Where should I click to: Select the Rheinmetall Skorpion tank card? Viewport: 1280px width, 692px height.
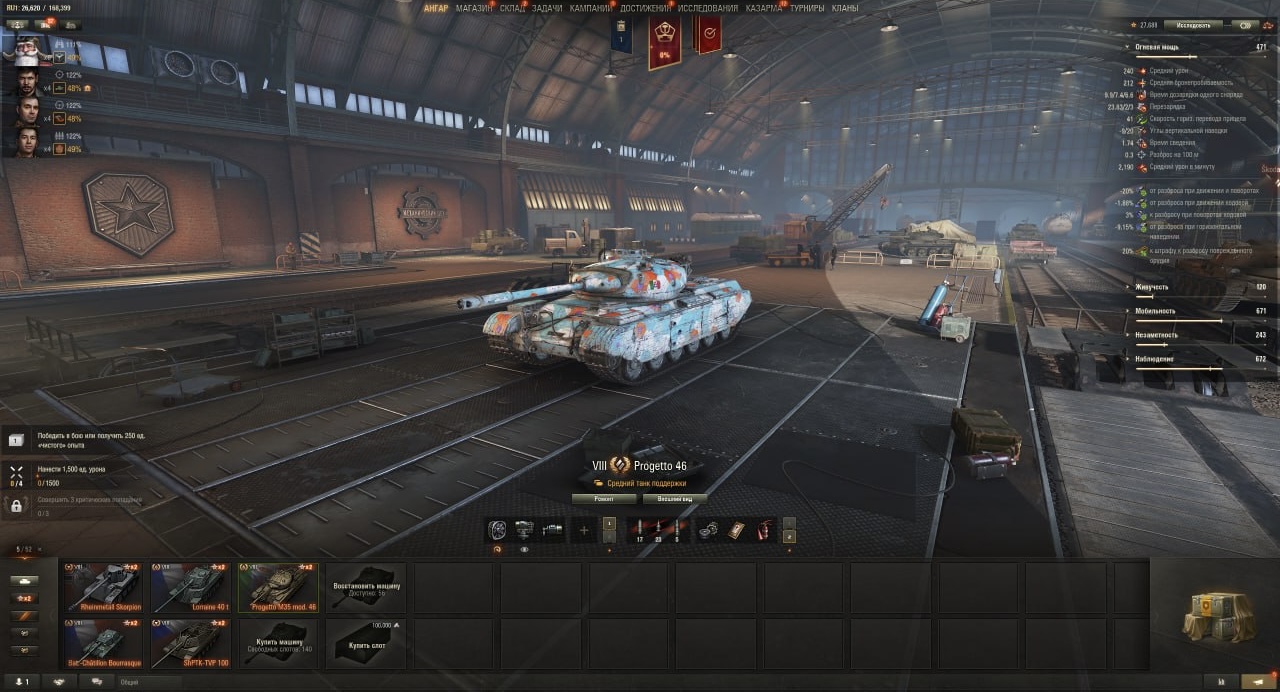(104, 587)
